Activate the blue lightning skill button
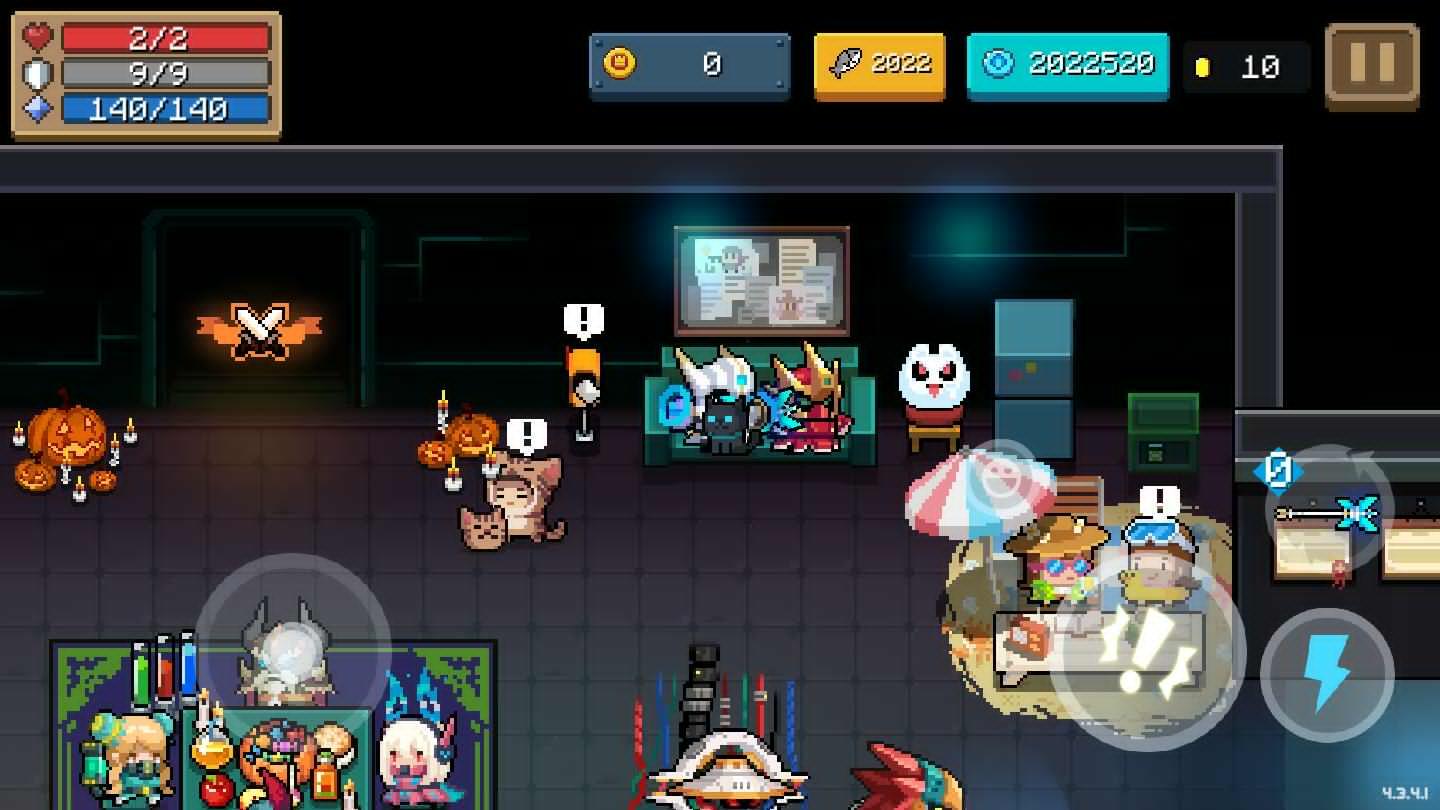This screenshot has width=1440, height=810. pos(1327,673)
